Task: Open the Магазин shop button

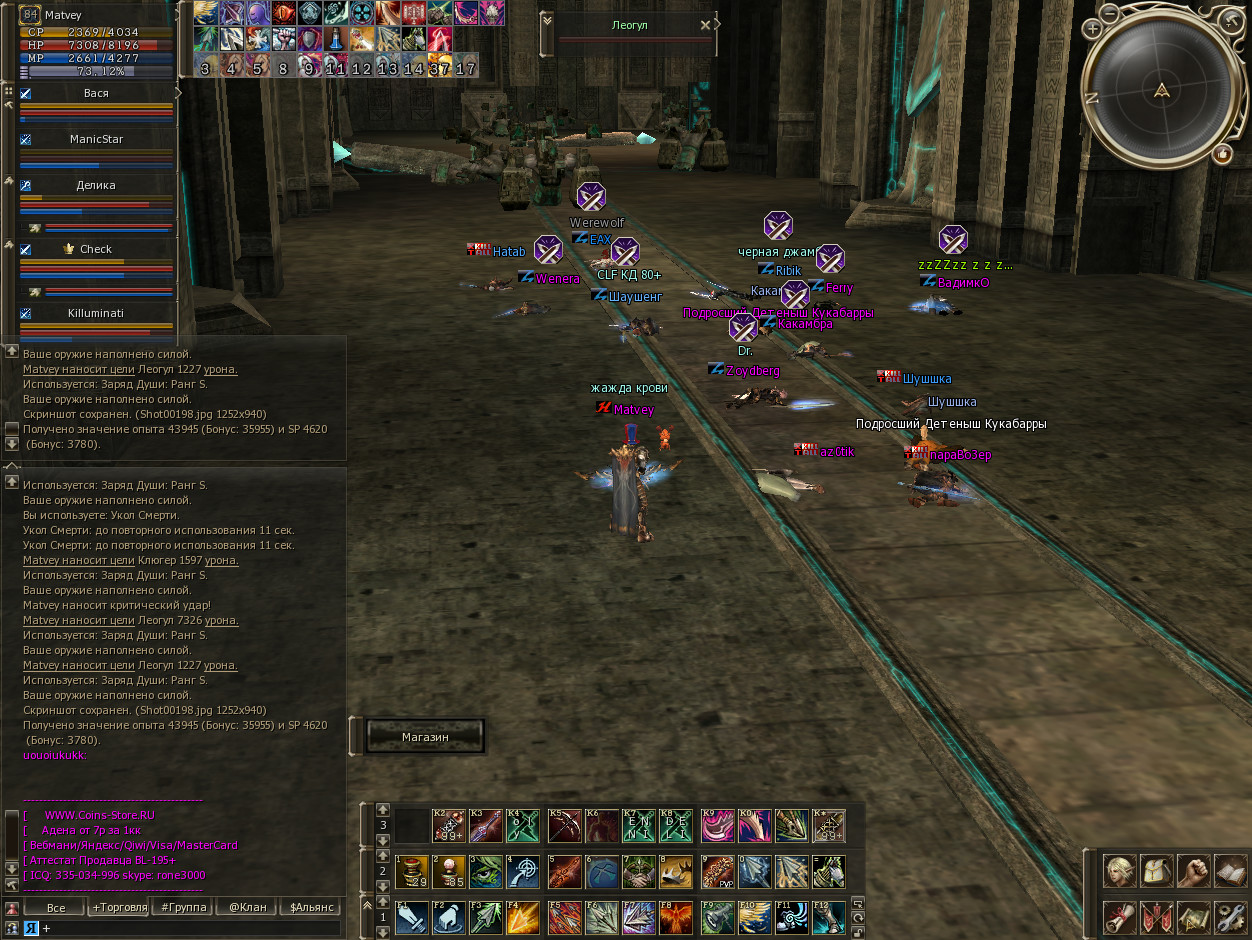Action: point(425,736)
